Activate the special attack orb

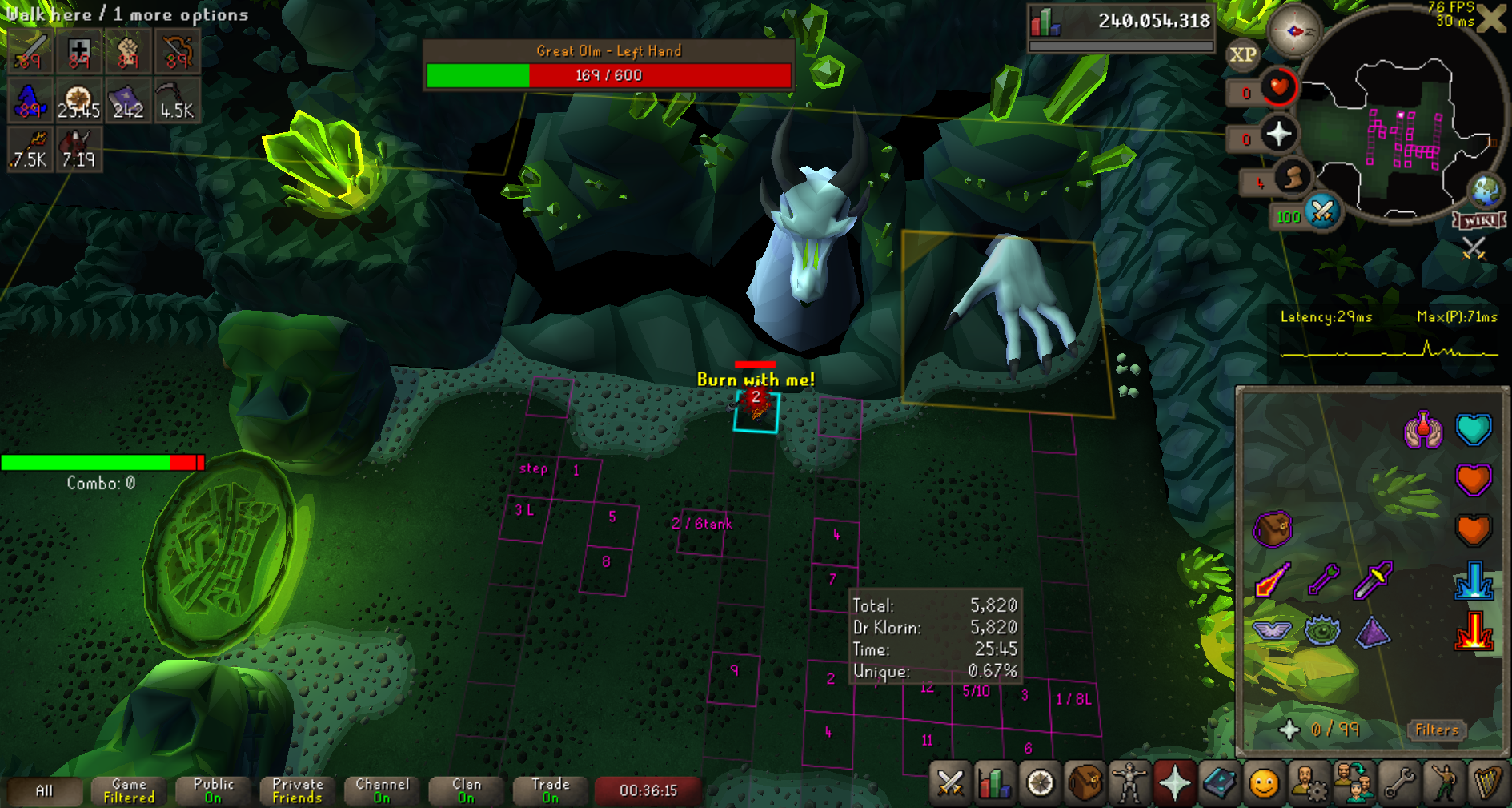point(1322,212)
